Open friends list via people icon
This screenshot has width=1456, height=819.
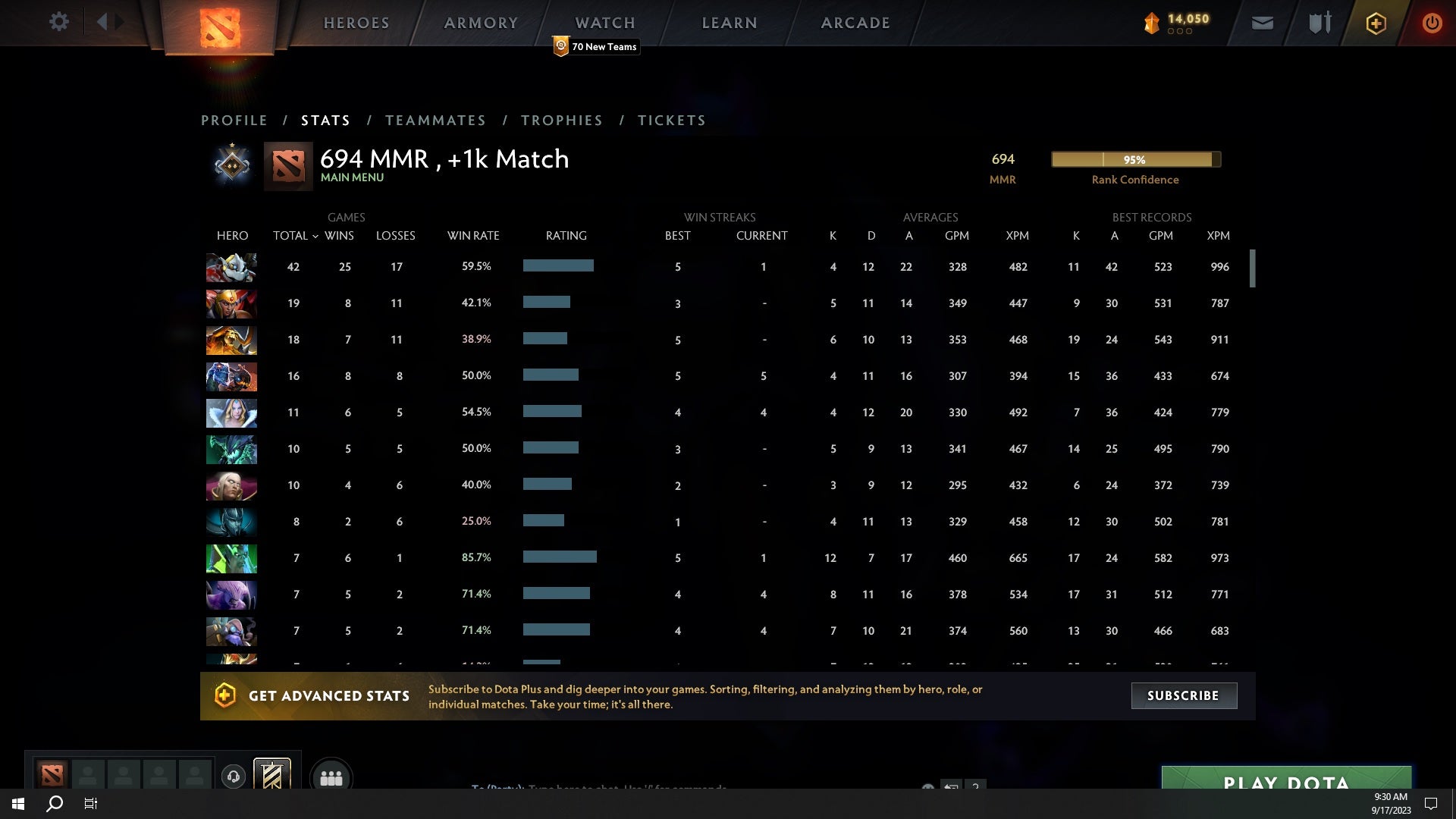(331, 776)
